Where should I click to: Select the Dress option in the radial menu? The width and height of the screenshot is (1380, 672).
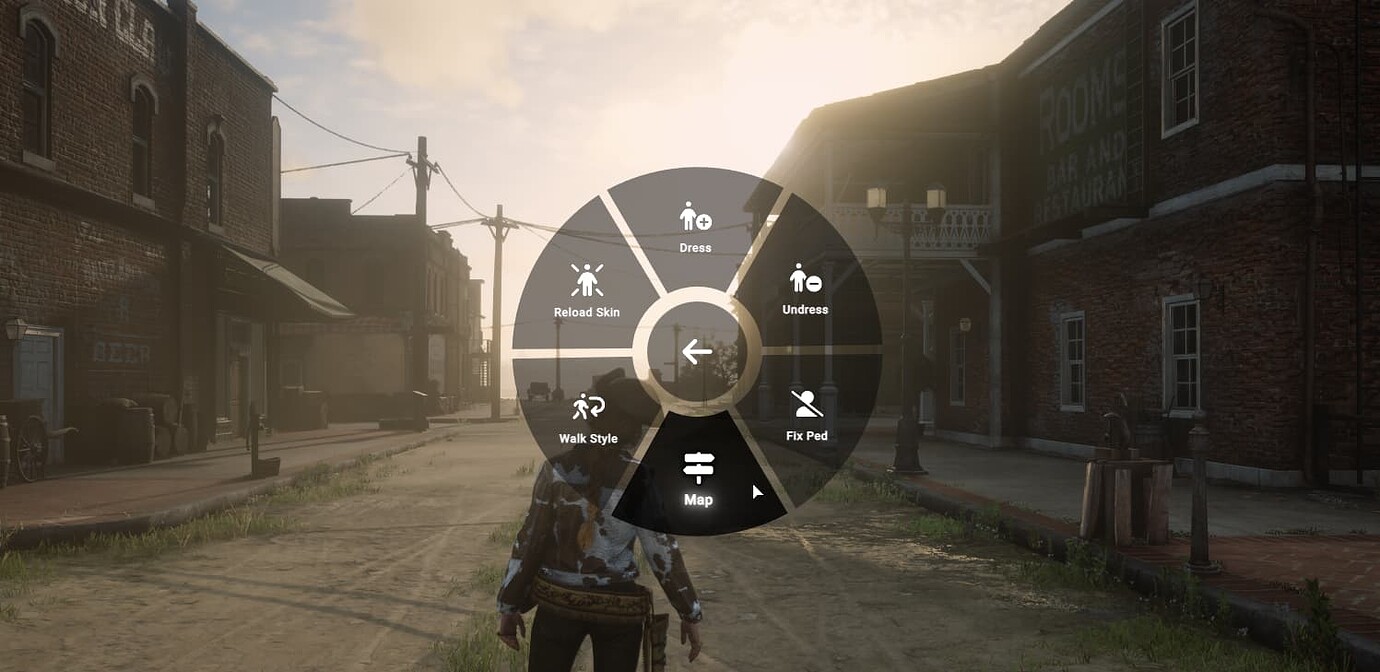[x=696, y=226]
